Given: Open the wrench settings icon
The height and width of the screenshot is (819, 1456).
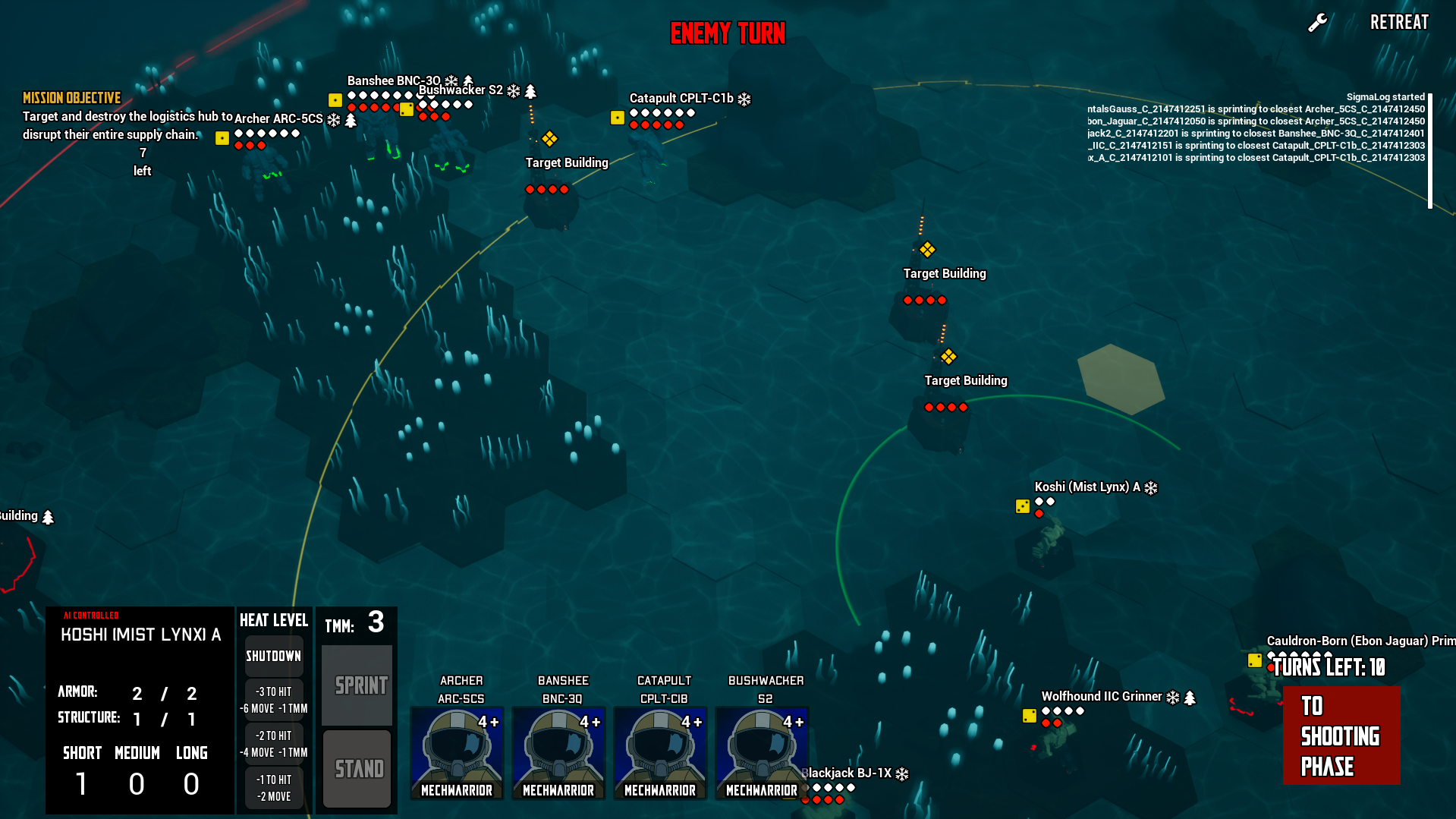Looking at the screenshot, I should pos(1317,23).
